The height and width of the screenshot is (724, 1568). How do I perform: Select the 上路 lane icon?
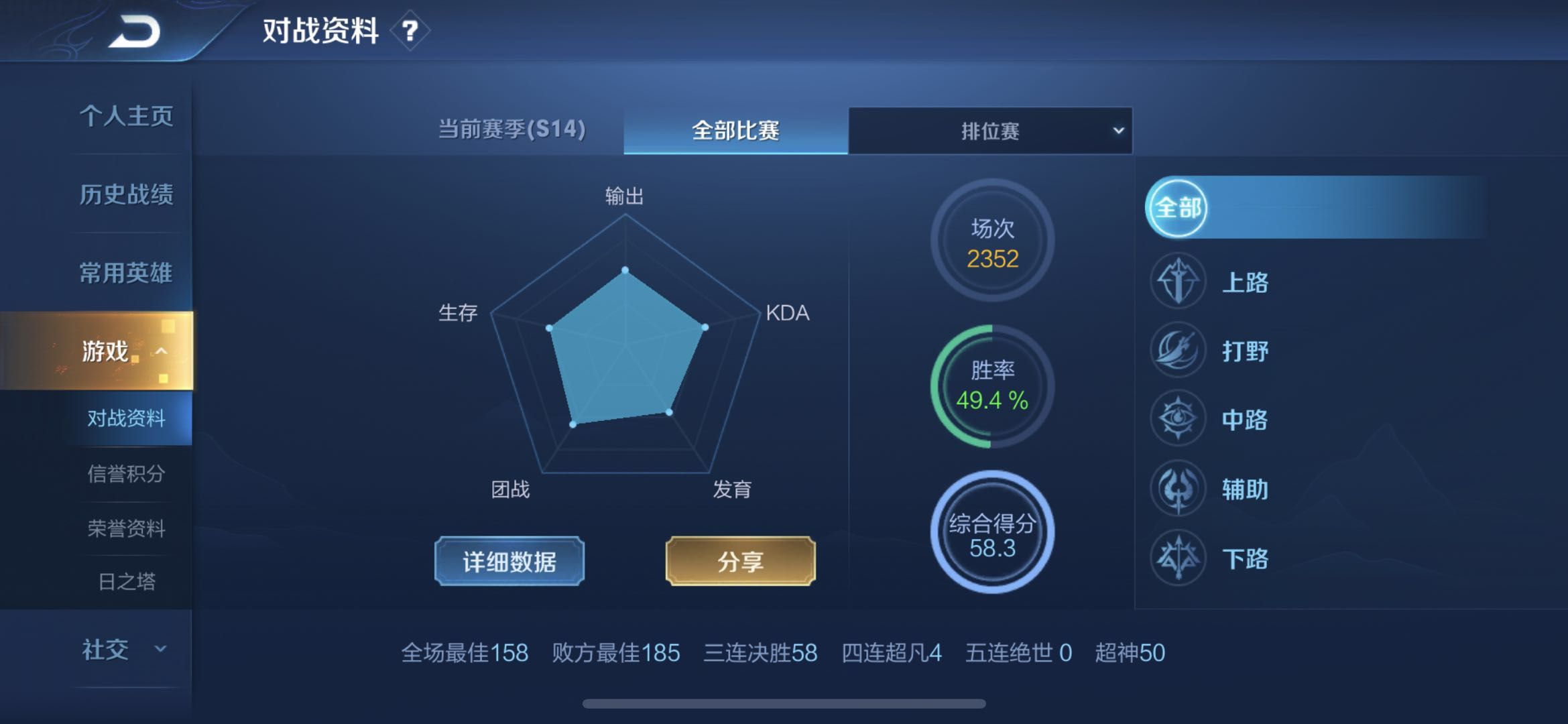point(1177,282)
